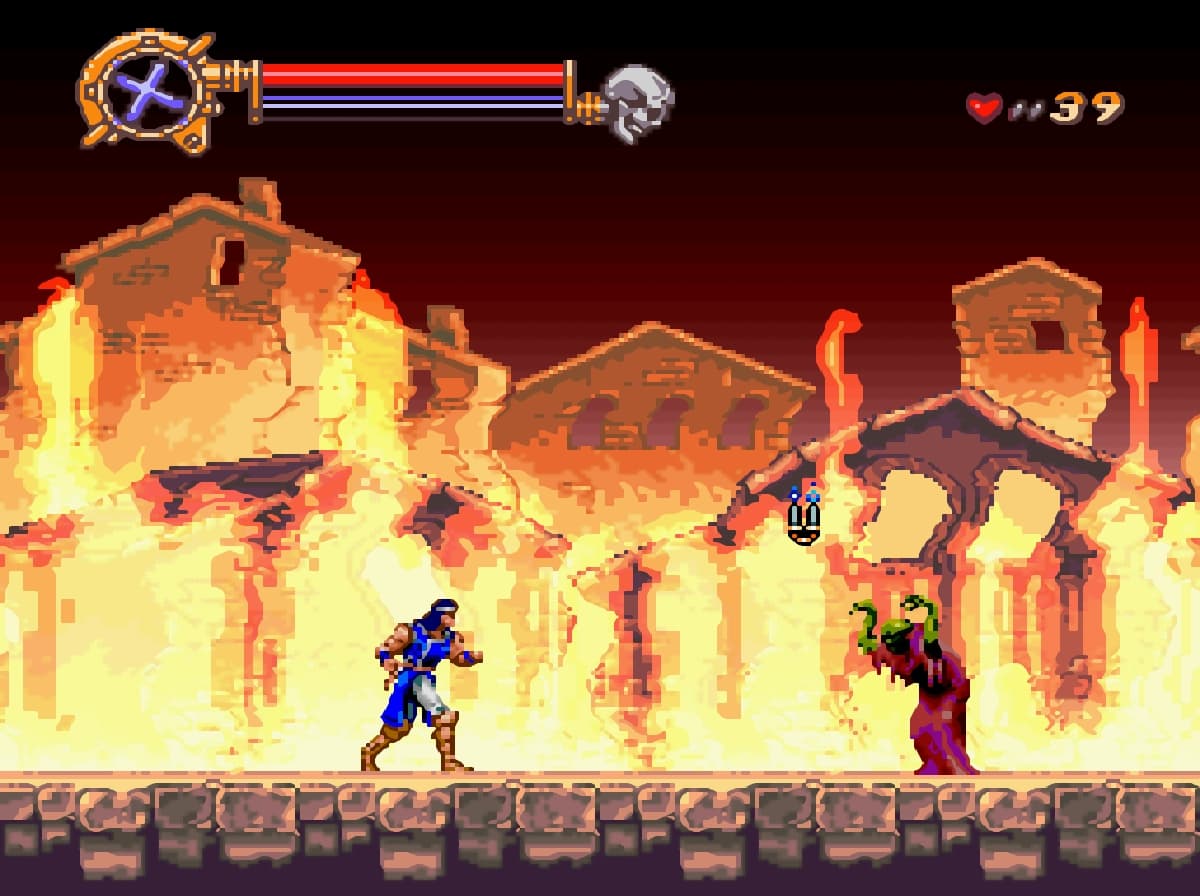
Task: Click the grey skull boss icon
Action: (x=638, y=102)
